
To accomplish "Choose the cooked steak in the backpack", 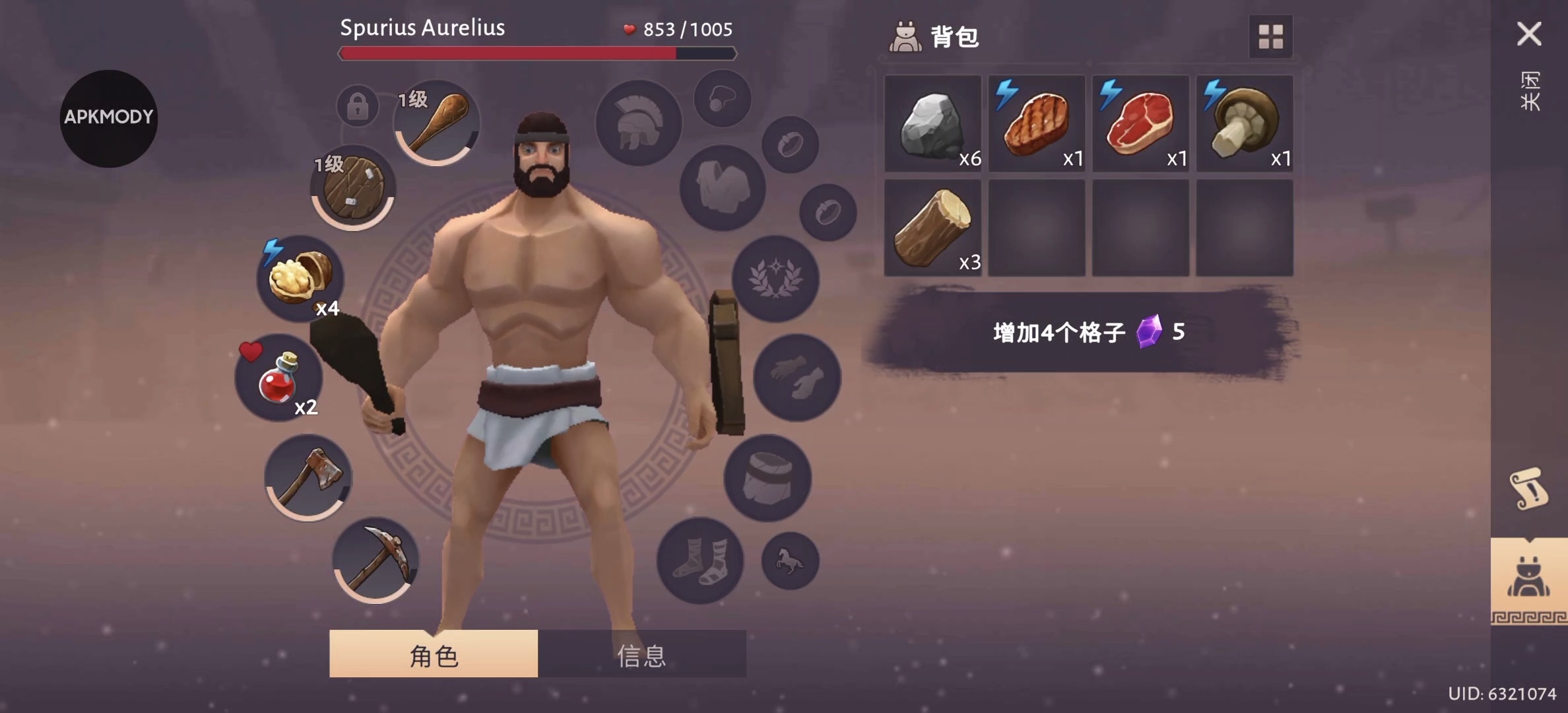I will pos(1037,124).
